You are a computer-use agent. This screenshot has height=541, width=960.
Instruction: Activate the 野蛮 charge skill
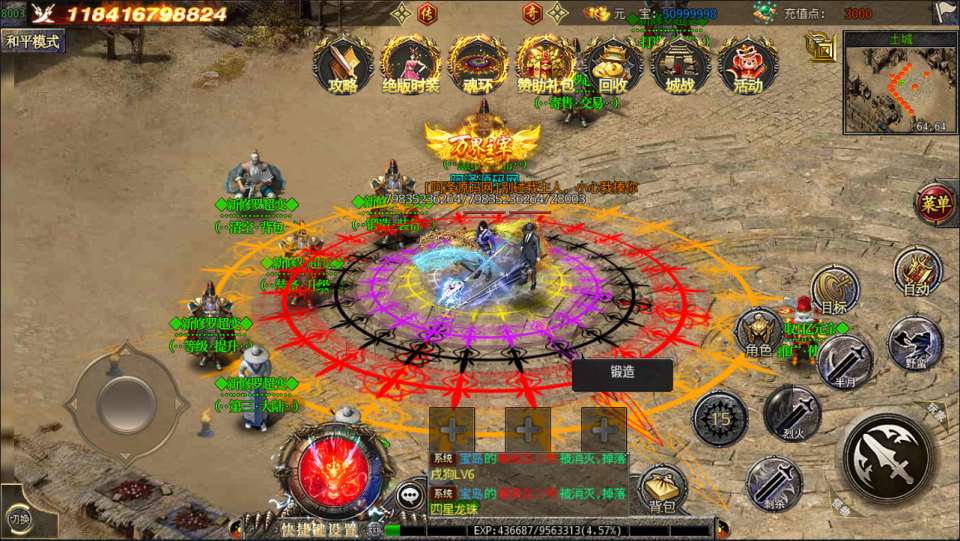(914, 343)
